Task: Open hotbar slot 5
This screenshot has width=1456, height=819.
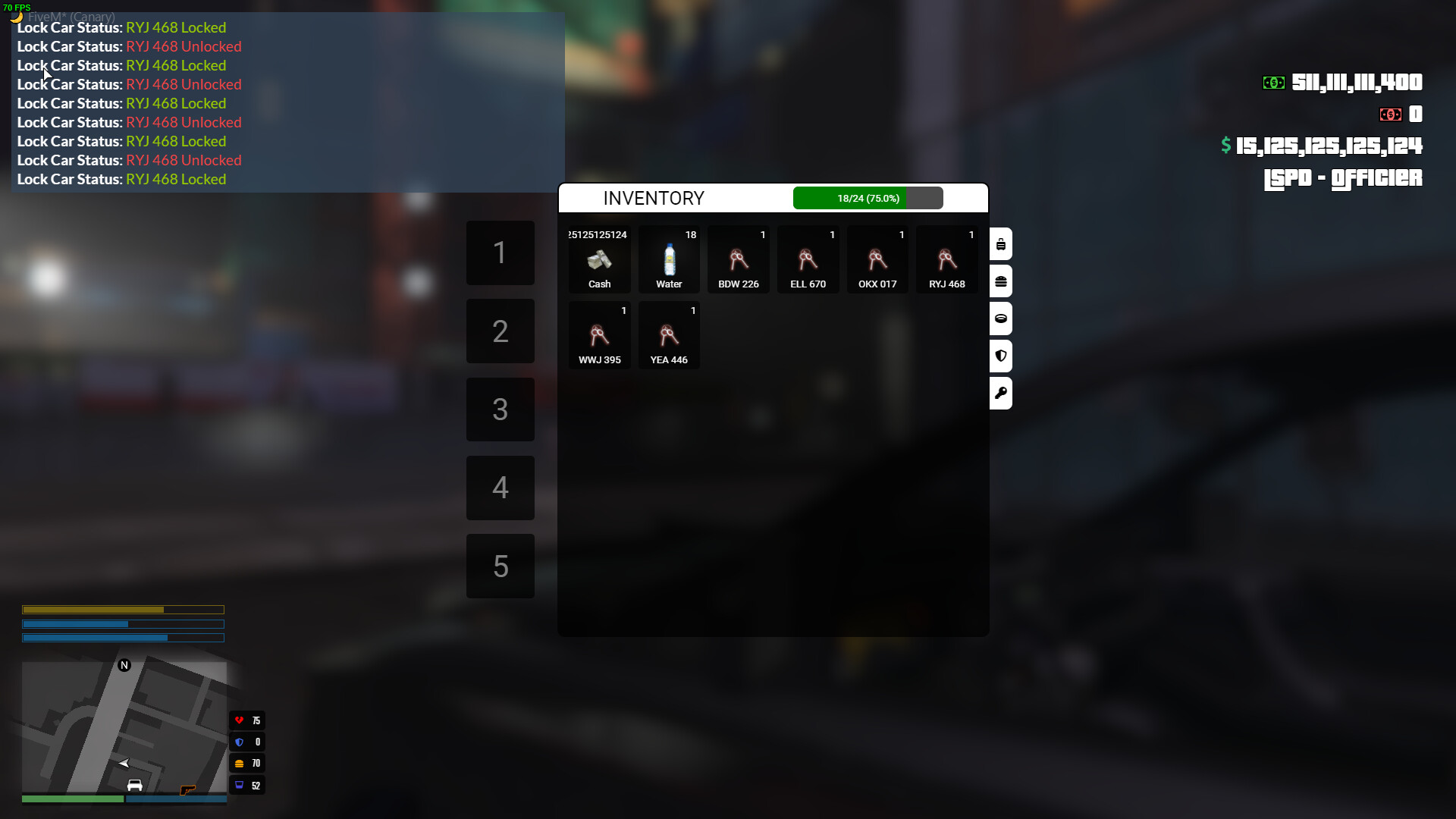Action: click(500, 566)
